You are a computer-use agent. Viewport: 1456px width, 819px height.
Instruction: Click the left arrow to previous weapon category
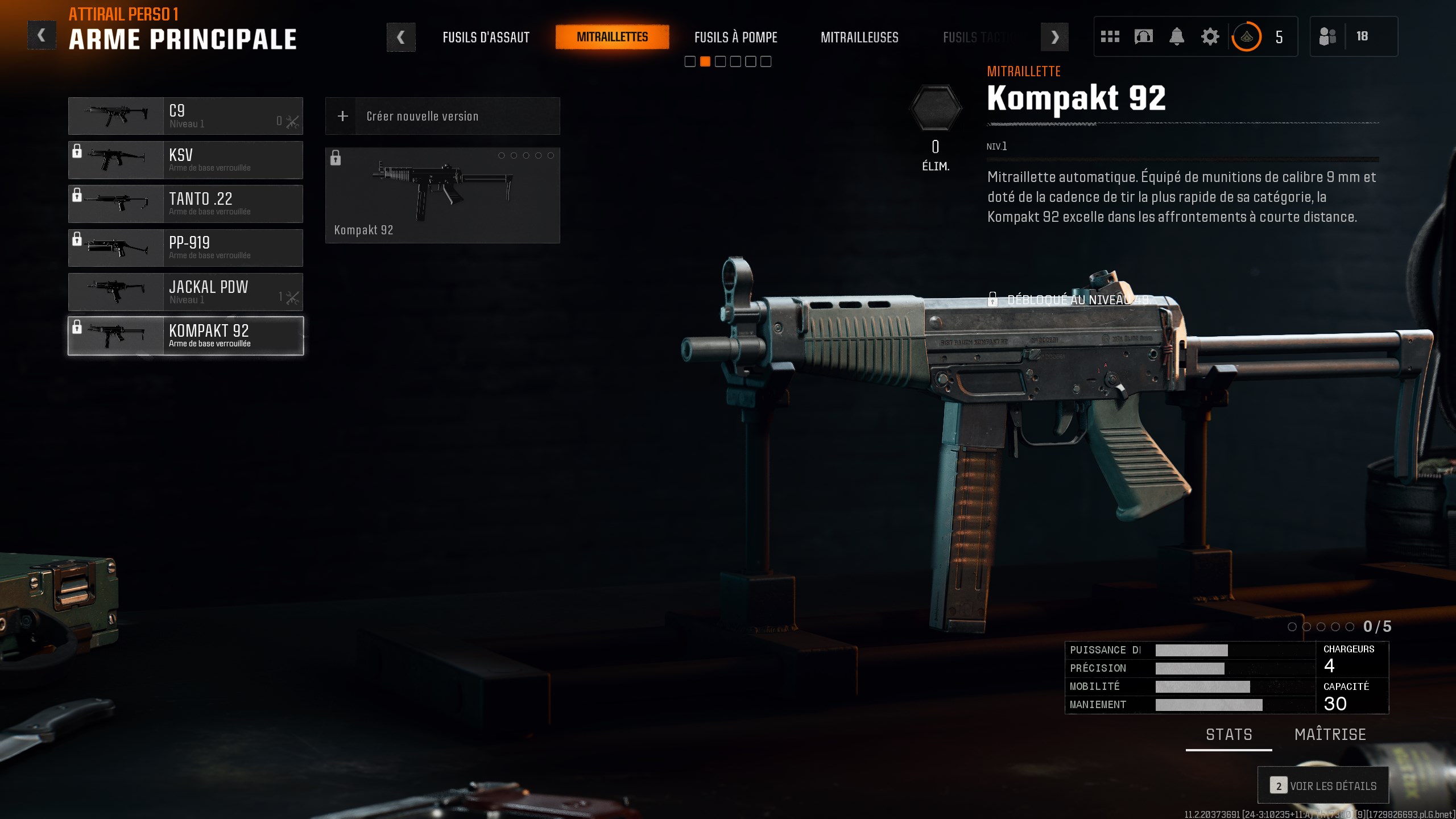(402, 36)
